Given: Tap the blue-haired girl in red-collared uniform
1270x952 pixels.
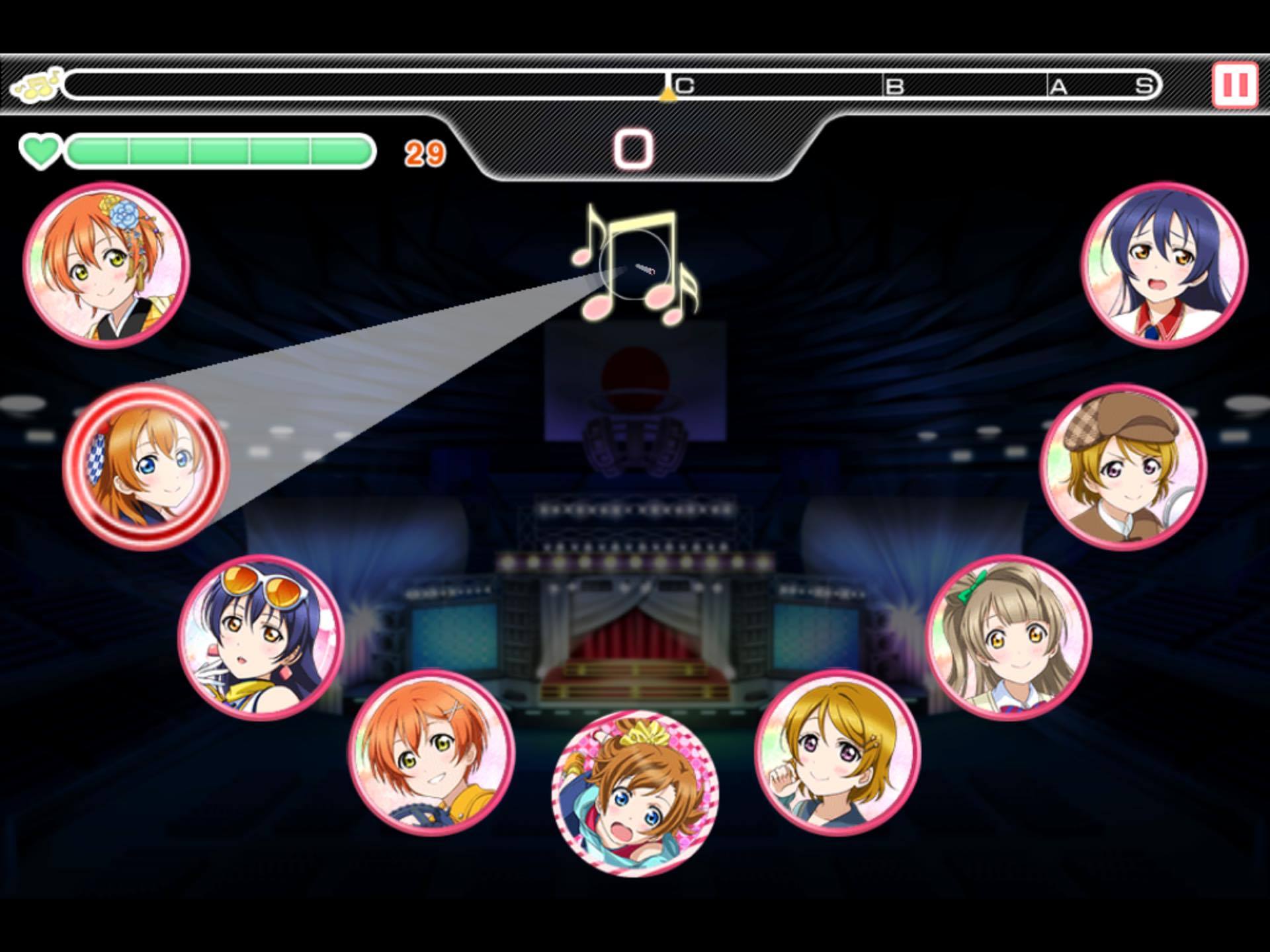Looking at the screenshot, I should pos(1164,264).
